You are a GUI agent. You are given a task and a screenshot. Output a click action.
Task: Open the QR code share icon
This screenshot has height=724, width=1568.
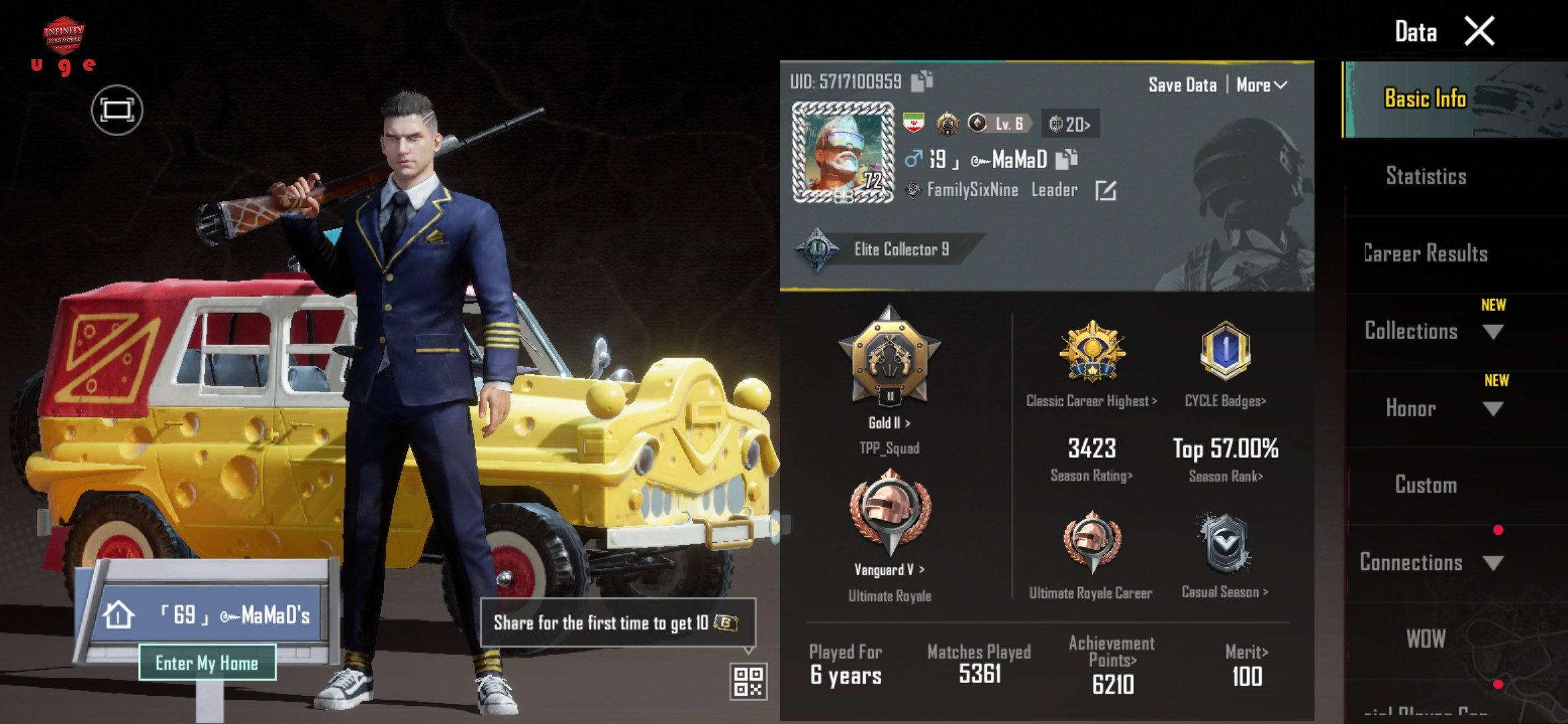click(748, 681)
